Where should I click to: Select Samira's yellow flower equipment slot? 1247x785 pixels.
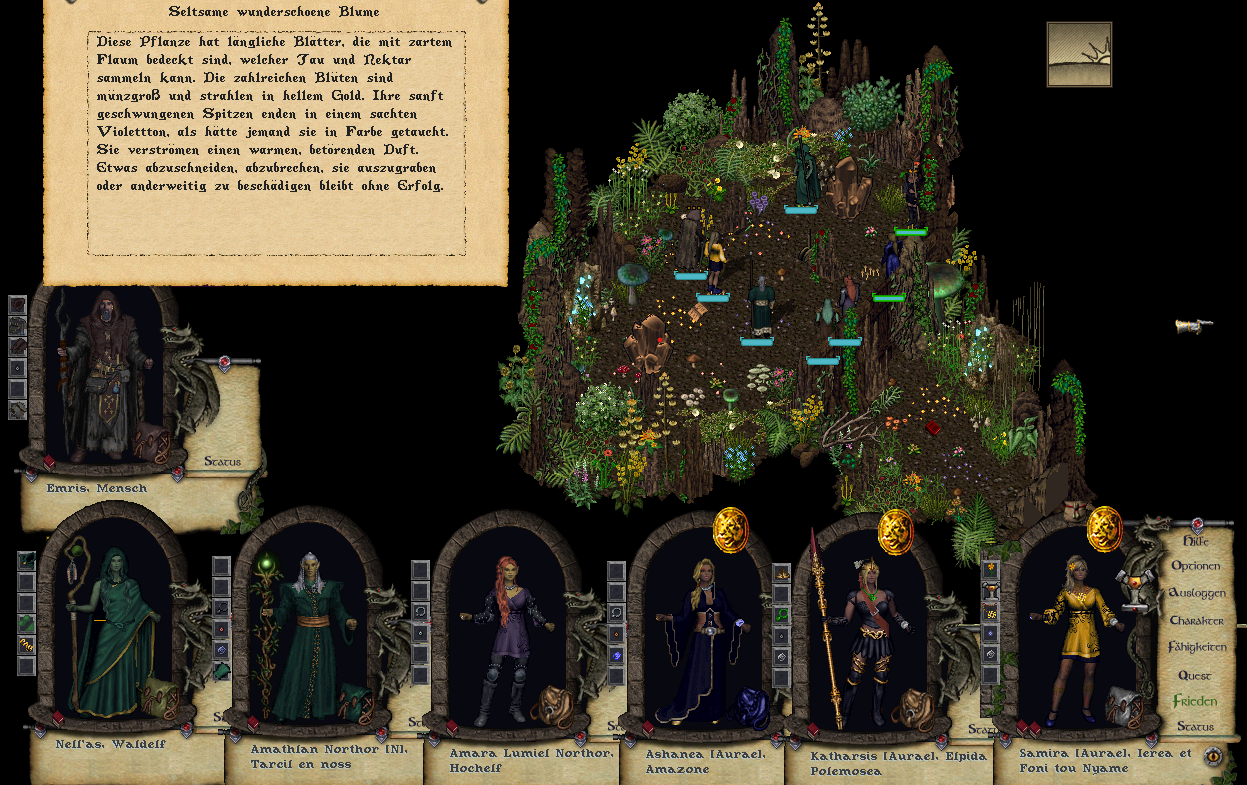(x=991, y=568)
